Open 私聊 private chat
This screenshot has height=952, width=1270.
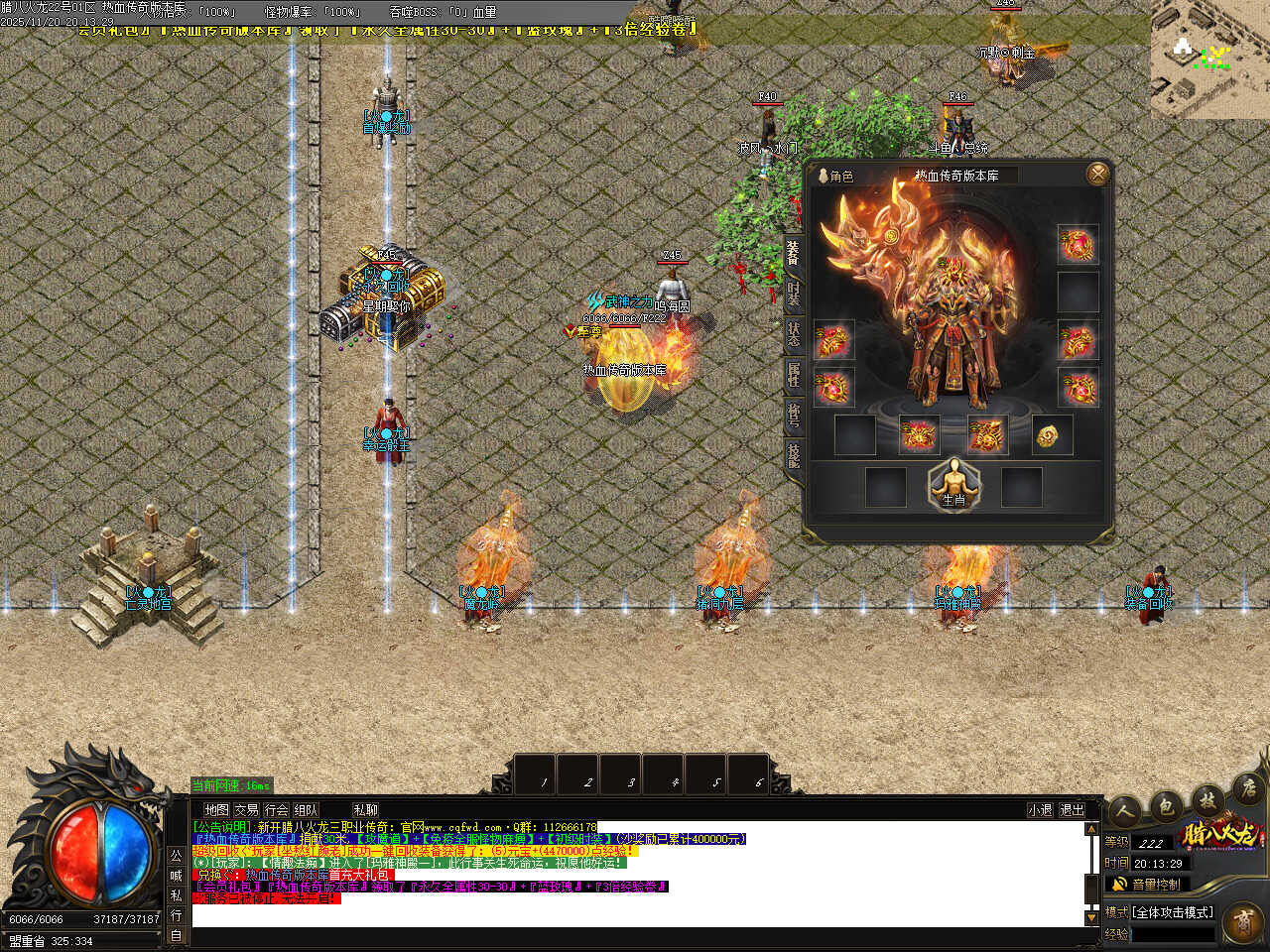point(365,810)
